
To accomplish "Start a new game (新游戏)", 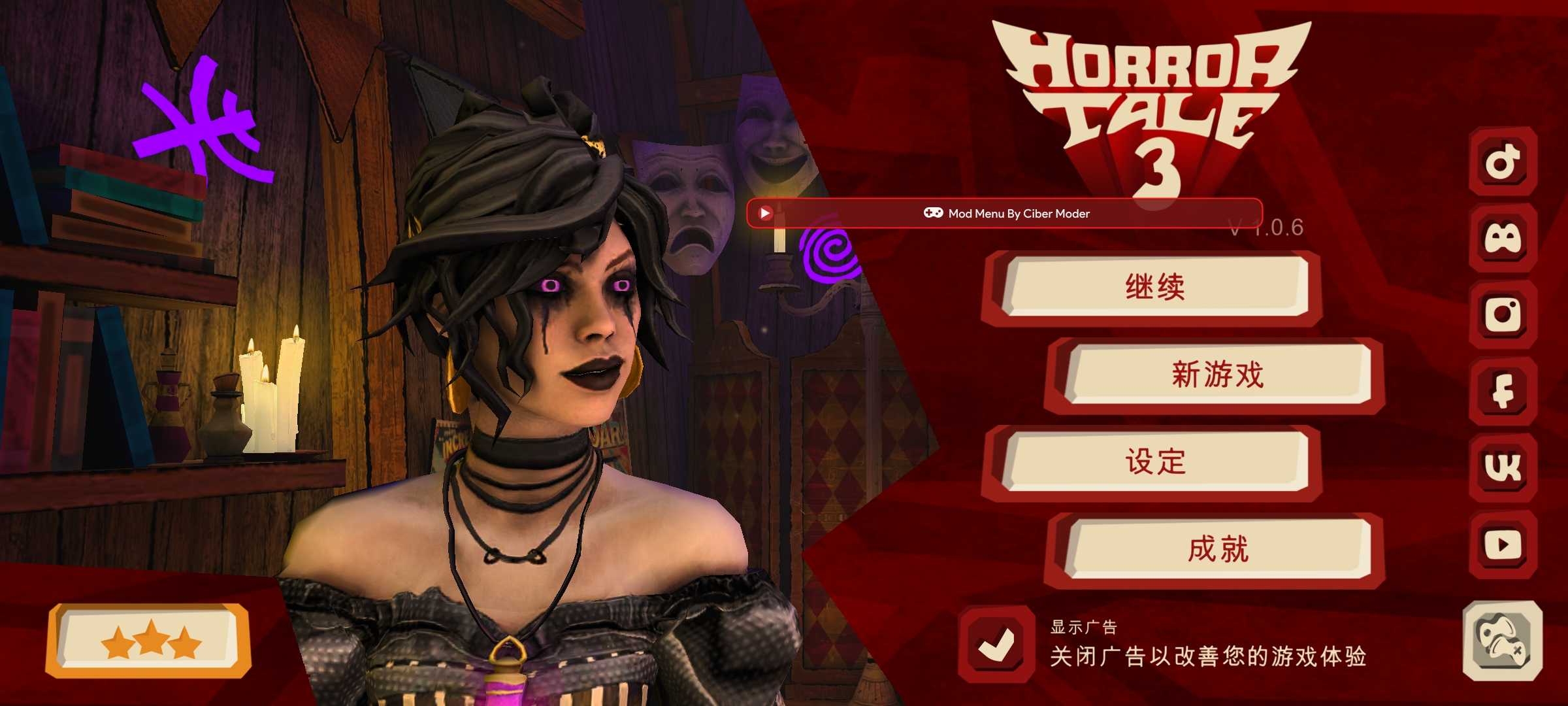I will pyautogui.click(x=1218, y=375).
